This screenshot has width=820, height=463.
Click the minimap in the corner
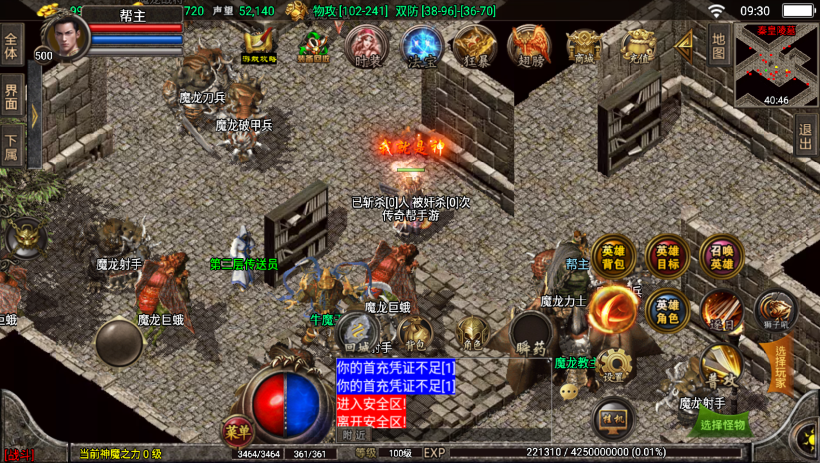(x=776, y=64)
